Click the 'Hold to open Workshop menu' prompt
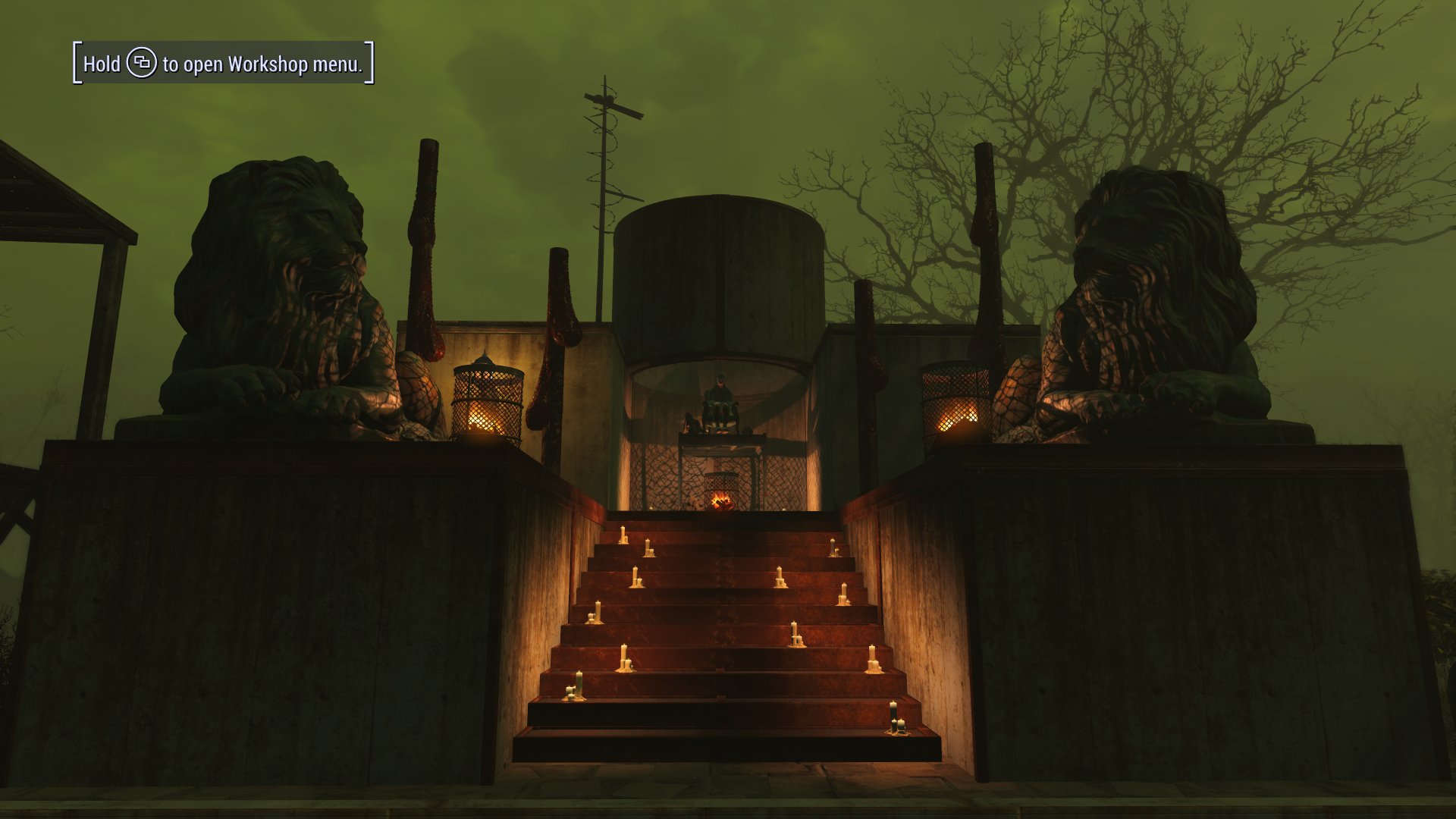This screenshot has height=819, width=1456. pos(222,65)
